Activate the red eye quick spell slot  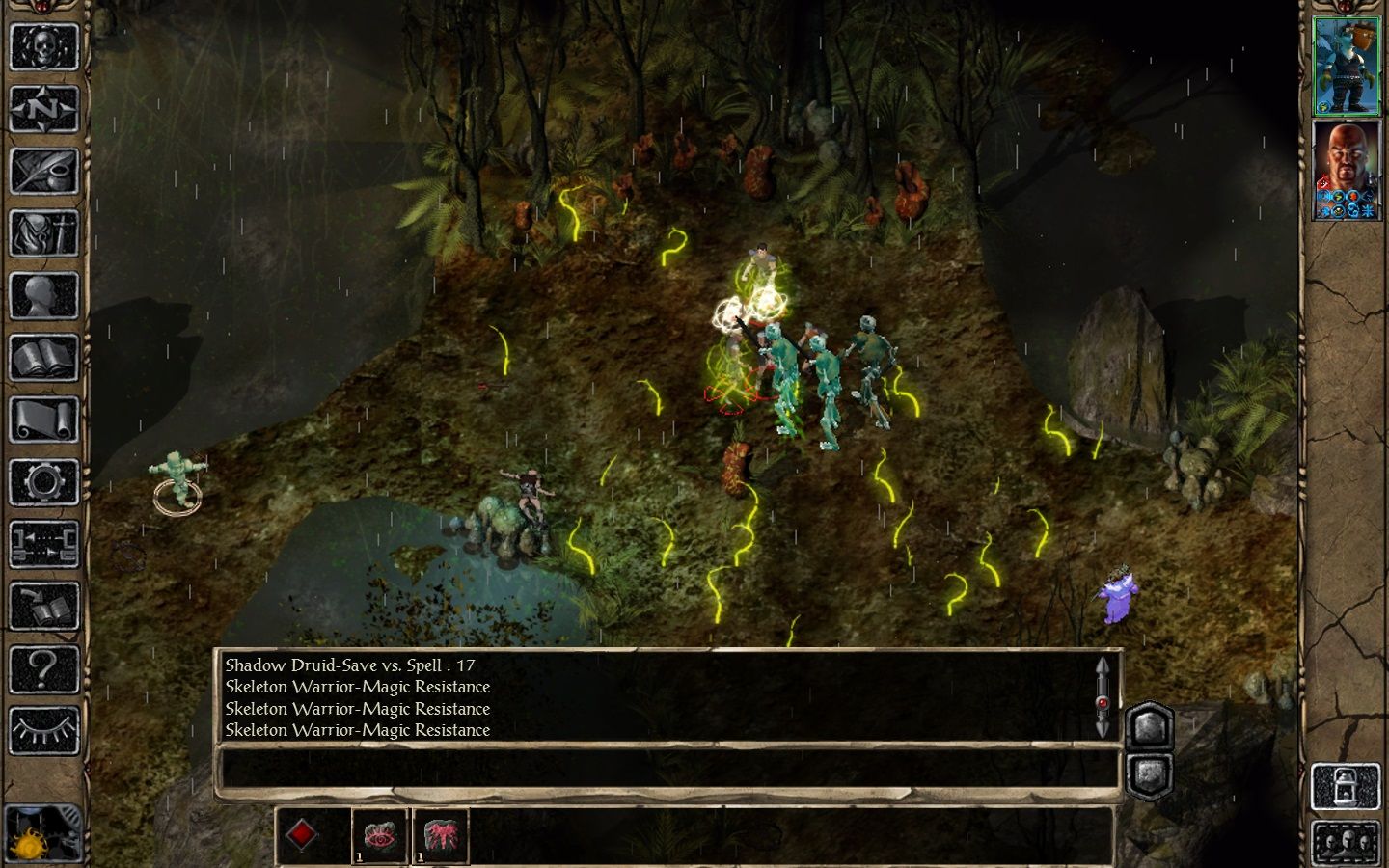click(x=379, y=835)
